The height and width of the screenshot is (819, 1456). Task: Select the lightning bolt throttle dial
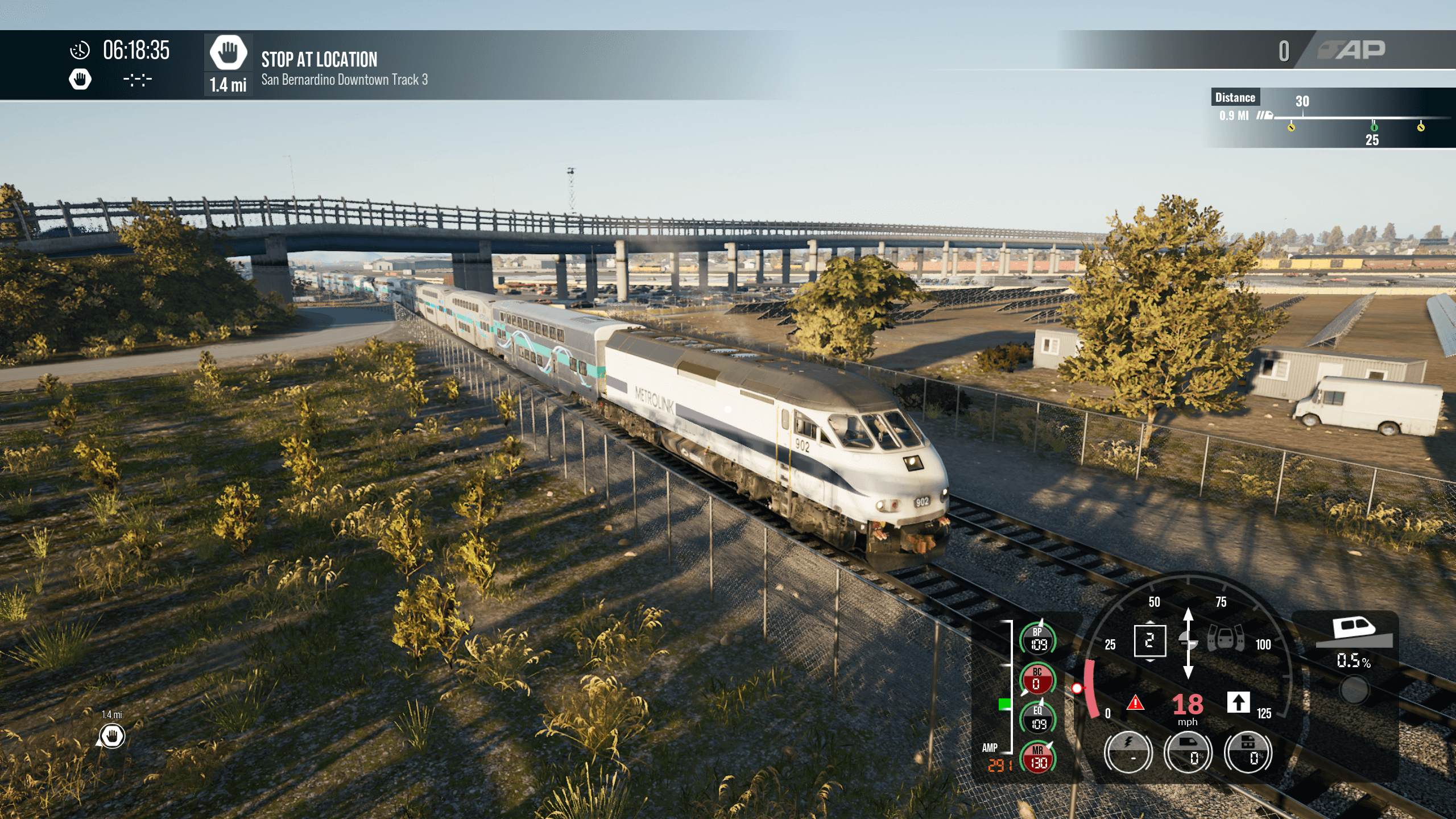tap(1128, 752)
